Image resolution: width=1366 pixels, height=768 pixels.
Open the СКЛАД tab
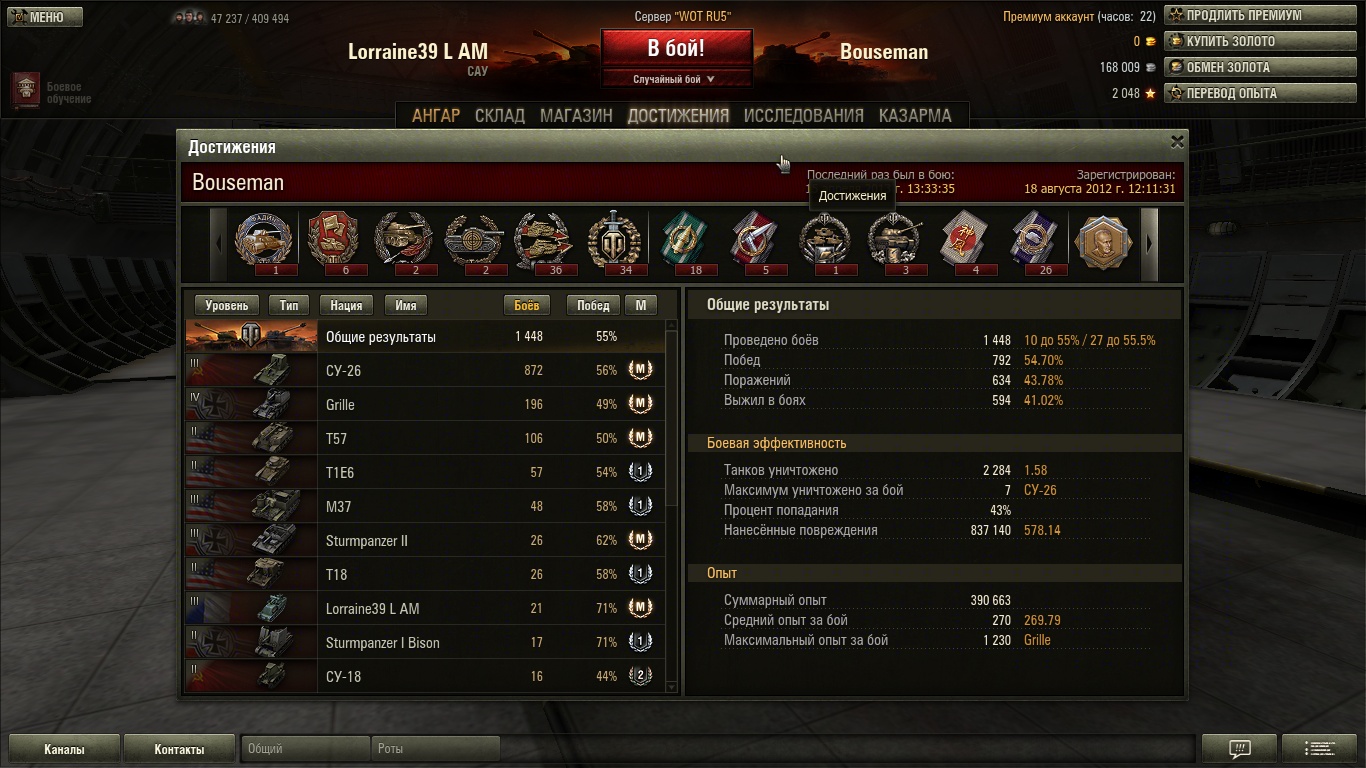point(500,116)
